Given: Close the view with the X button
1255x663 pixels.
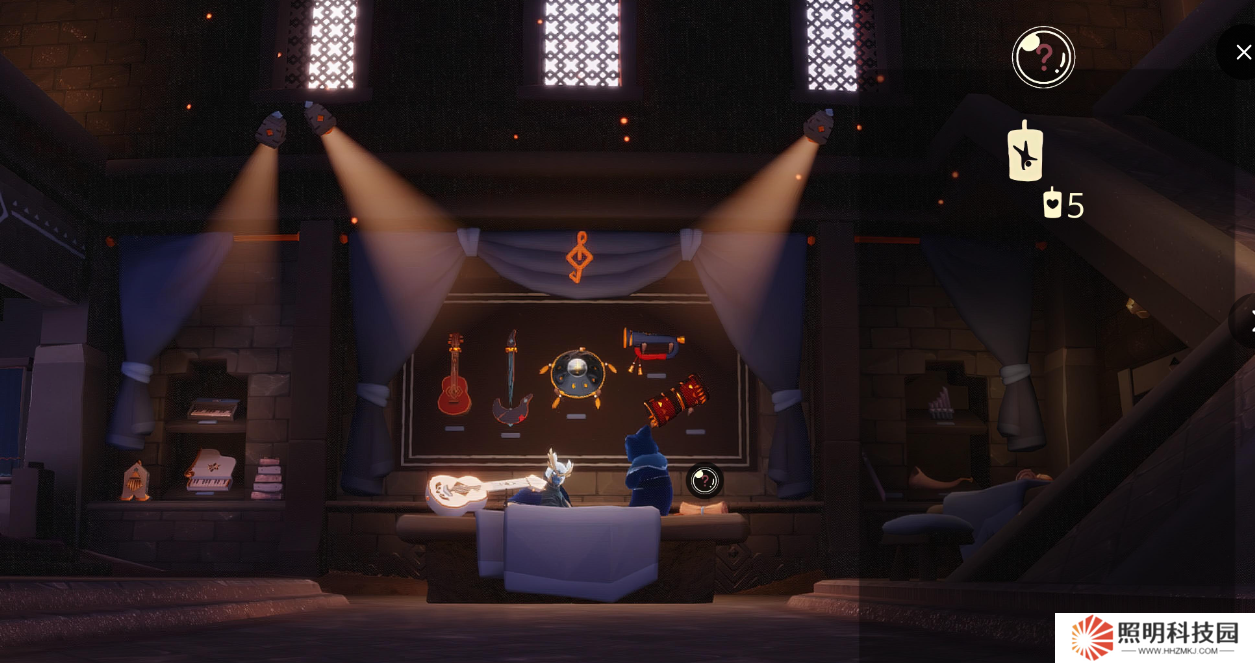Looking at the screenshot, I should click(x=1242, y=52).
